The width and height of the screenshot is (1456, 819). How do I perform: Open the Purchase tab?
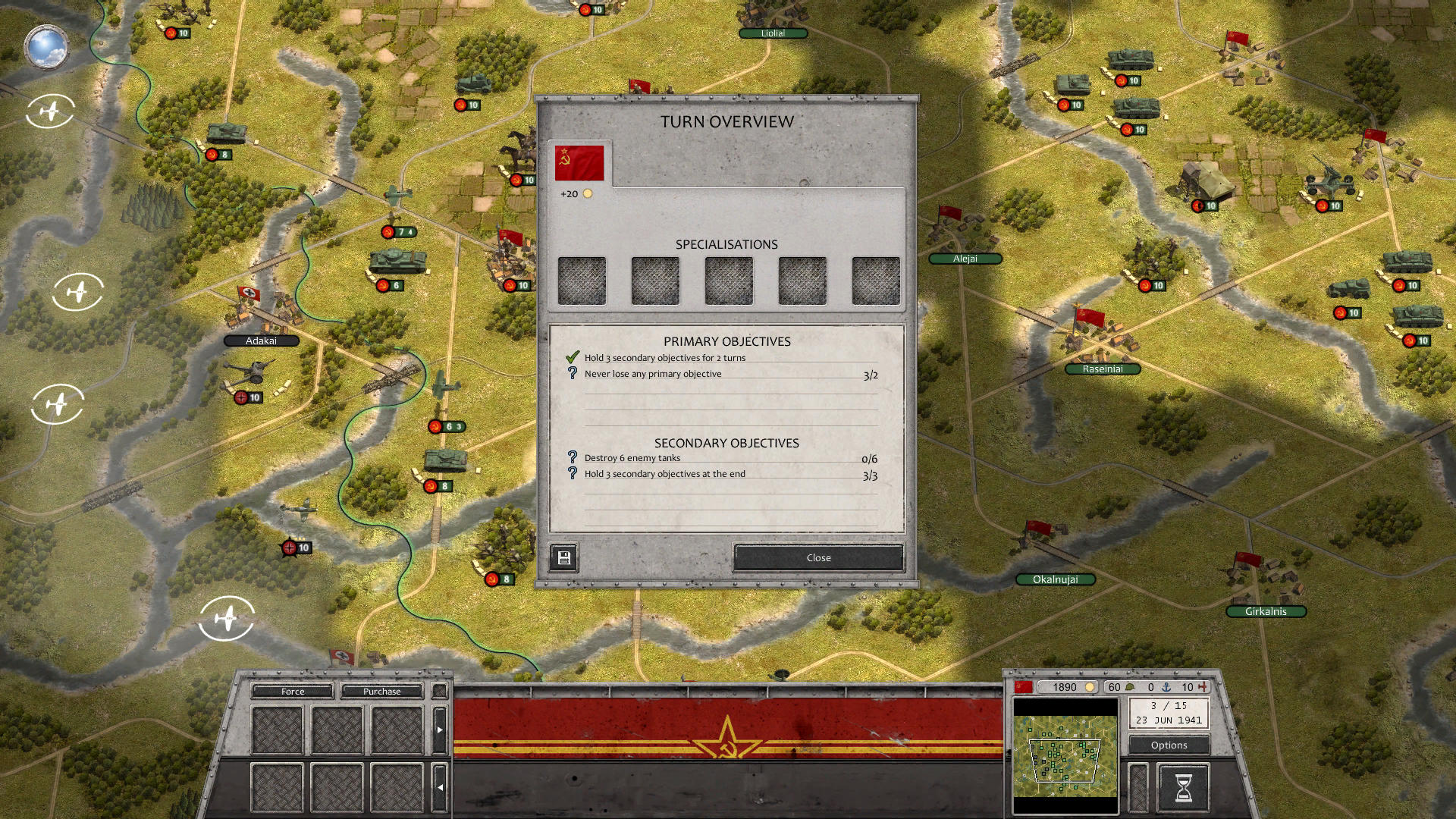[x=381, y=691]
